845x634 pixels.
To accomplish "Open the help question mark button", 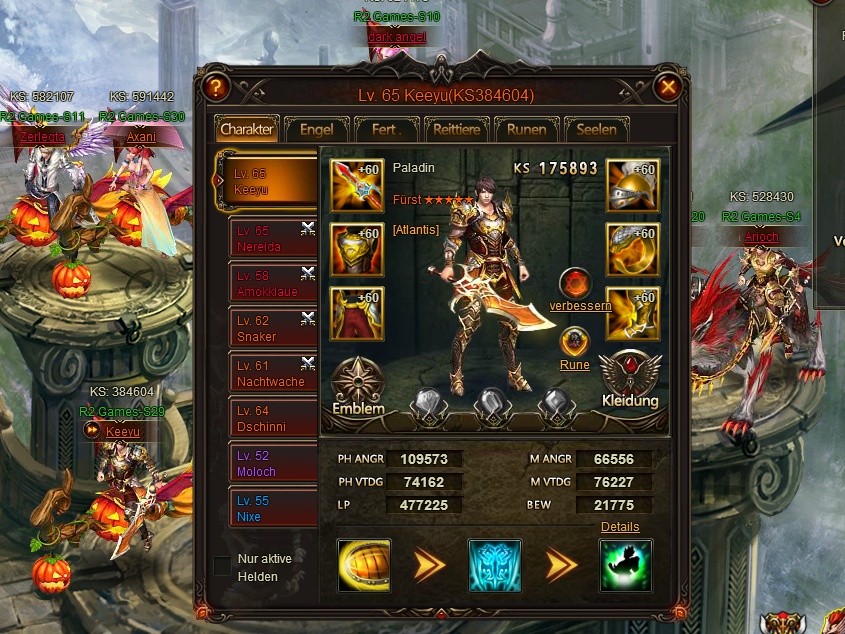I will tap(215, 88).
